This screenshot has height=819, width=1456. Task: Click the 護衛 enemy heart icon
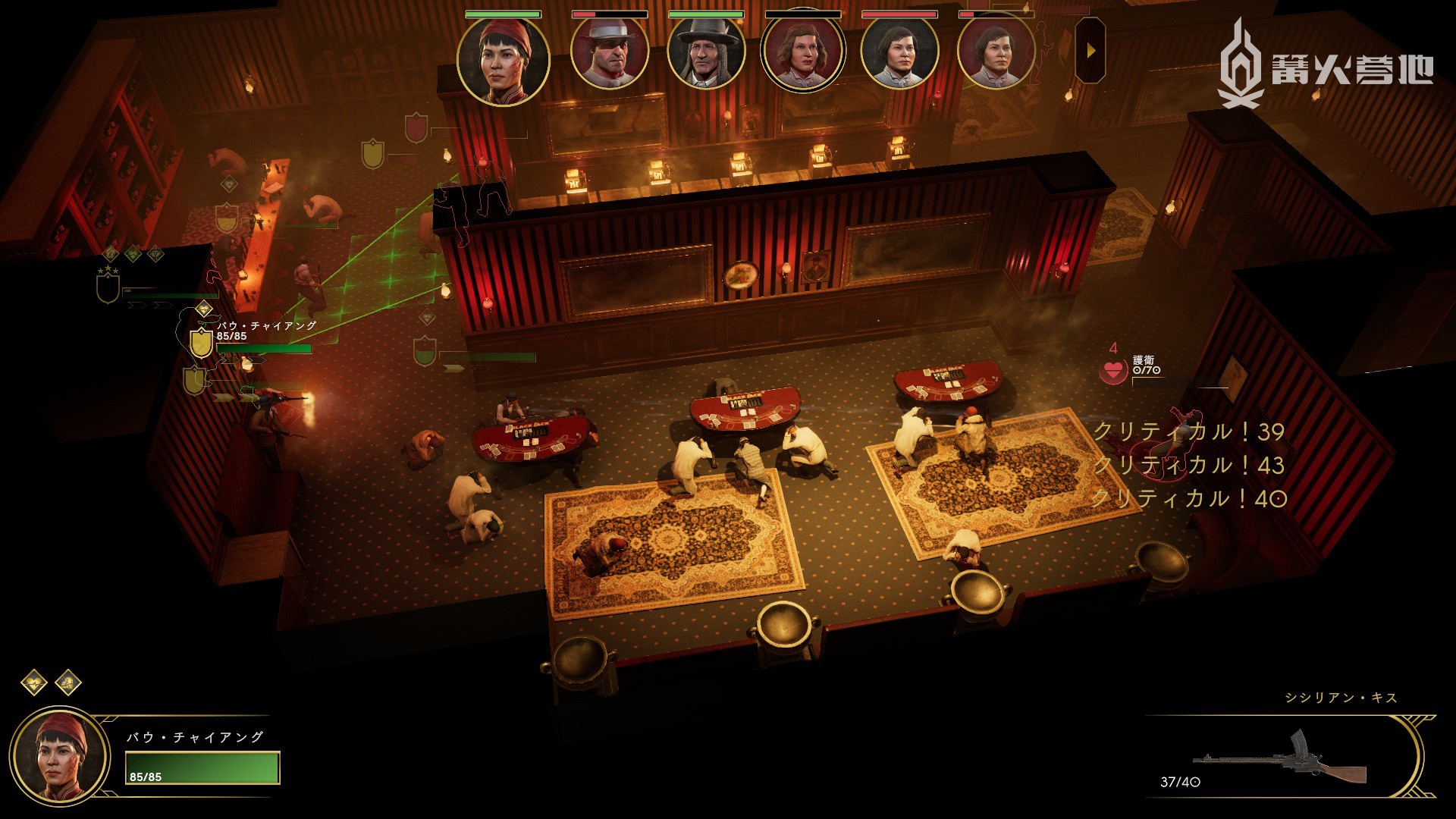tap(1114, 371)
